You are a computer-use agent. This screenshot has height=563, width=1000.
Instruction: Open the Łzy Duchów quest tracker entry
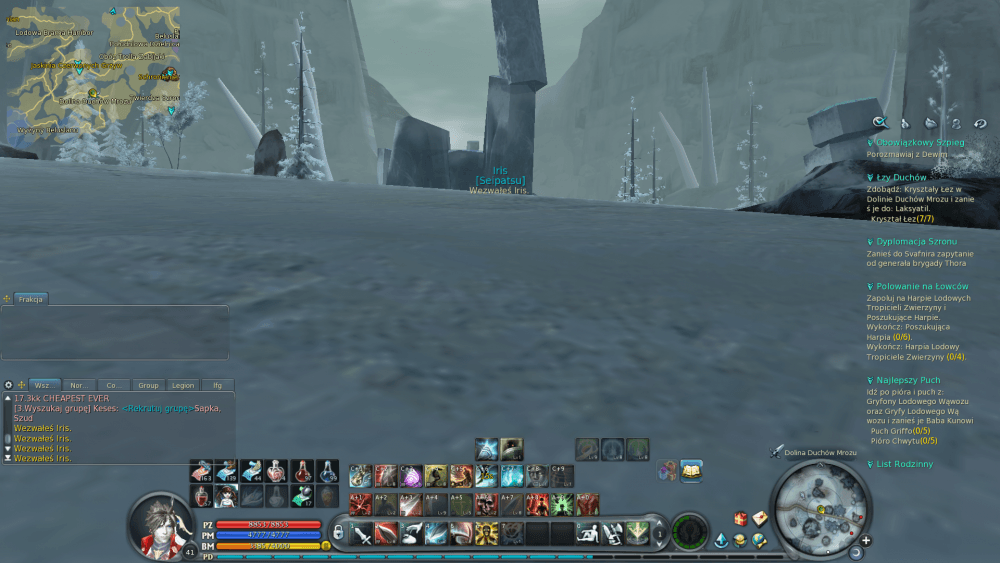[x=900, y=177]
